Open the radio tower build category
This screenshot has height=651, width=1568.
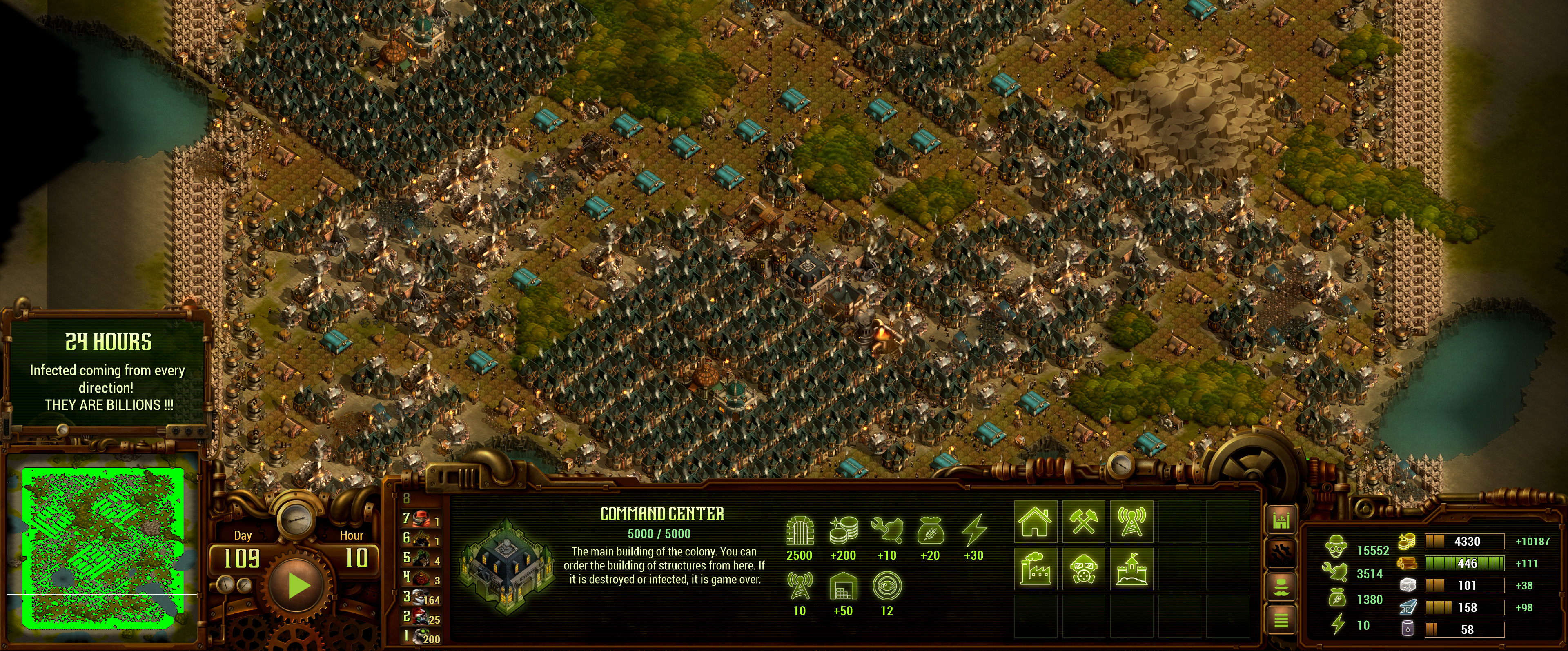1131,522
